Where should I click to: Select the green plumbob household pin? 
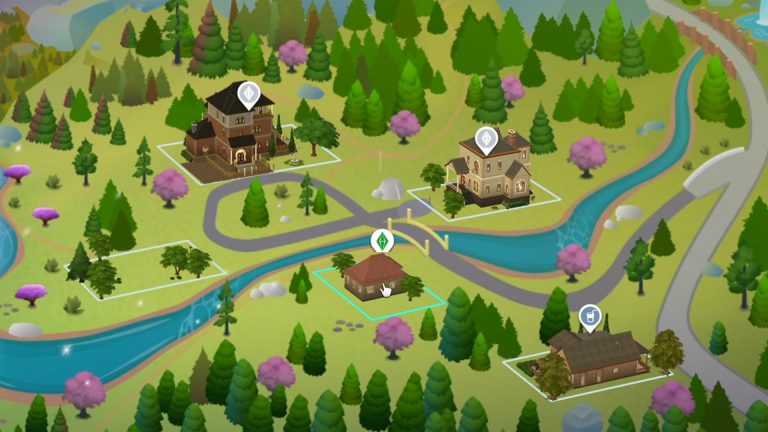381,241
